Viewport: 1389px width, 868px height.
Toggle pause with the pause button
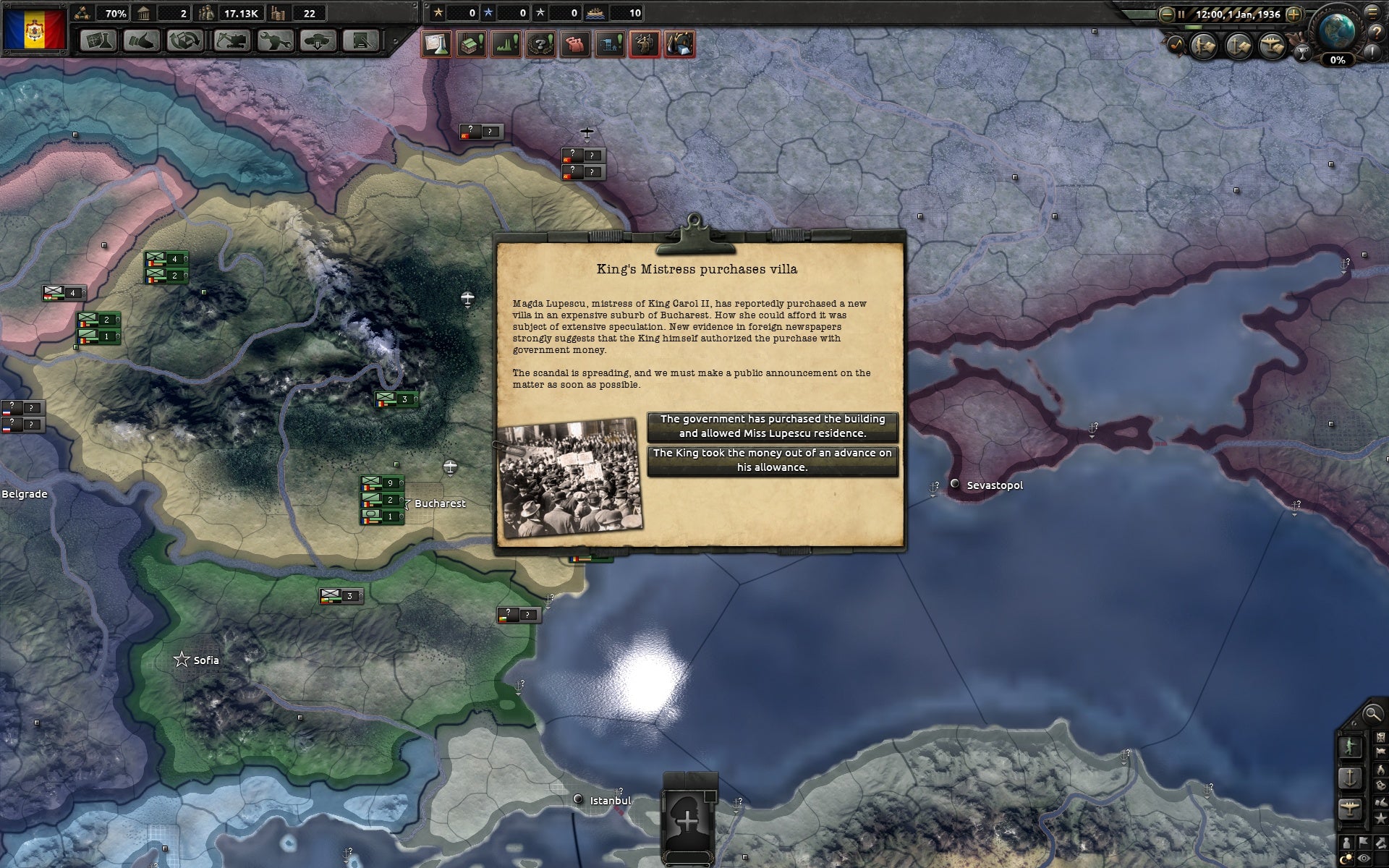click(1181, 14)
